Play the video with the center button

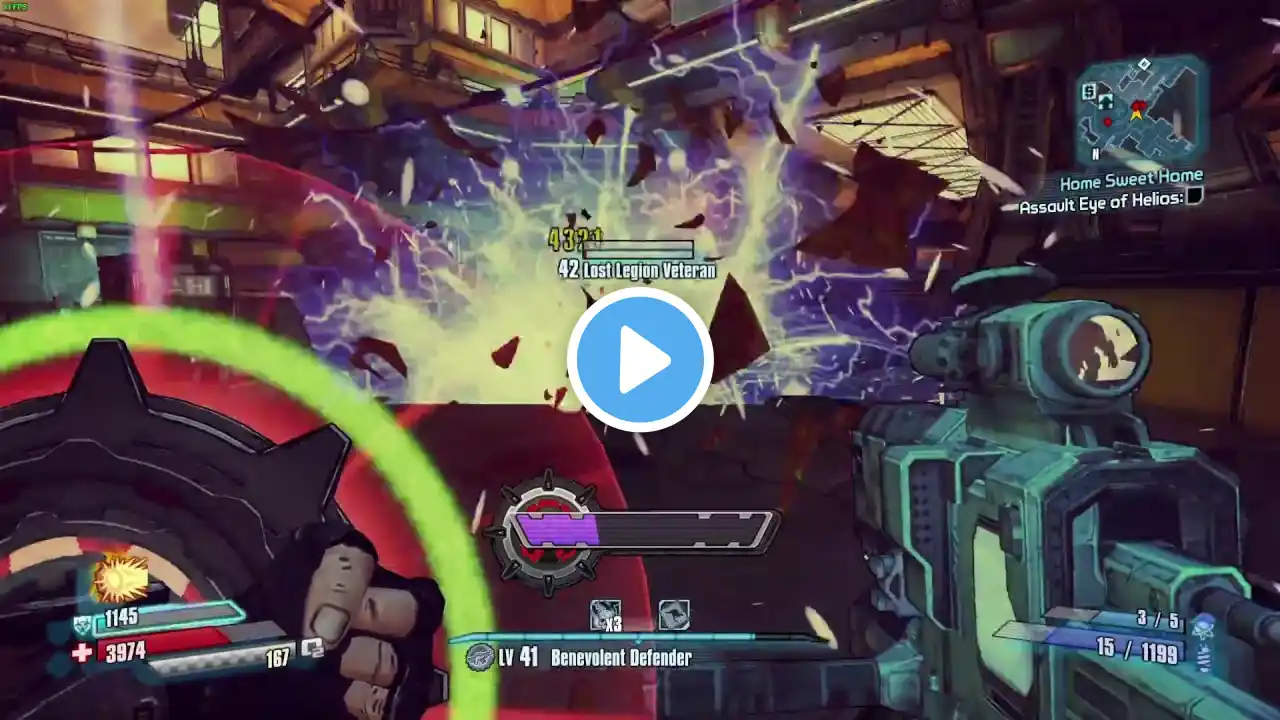click(x=640, y=360)
